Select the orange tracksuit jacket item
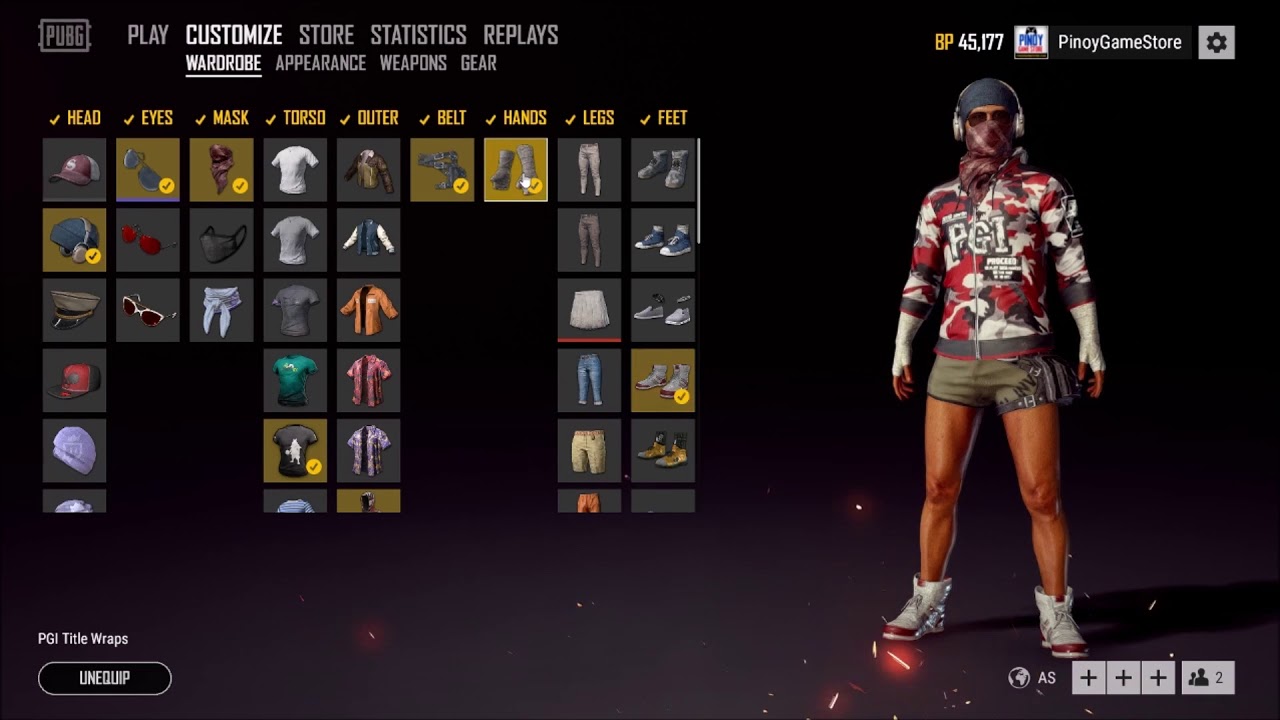The width and height of the screenshot is (1280, 720). click(368, 310)
